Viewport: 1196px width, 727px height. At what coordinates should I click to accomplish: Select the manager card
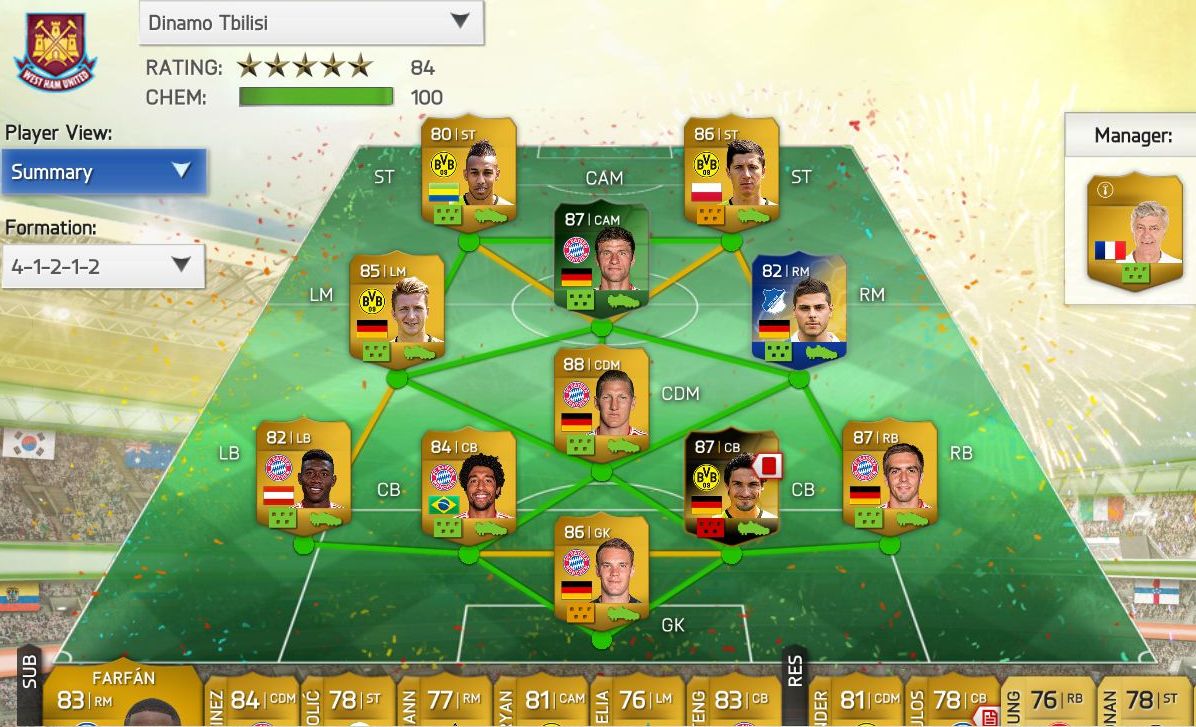(x=1134, y=232)
